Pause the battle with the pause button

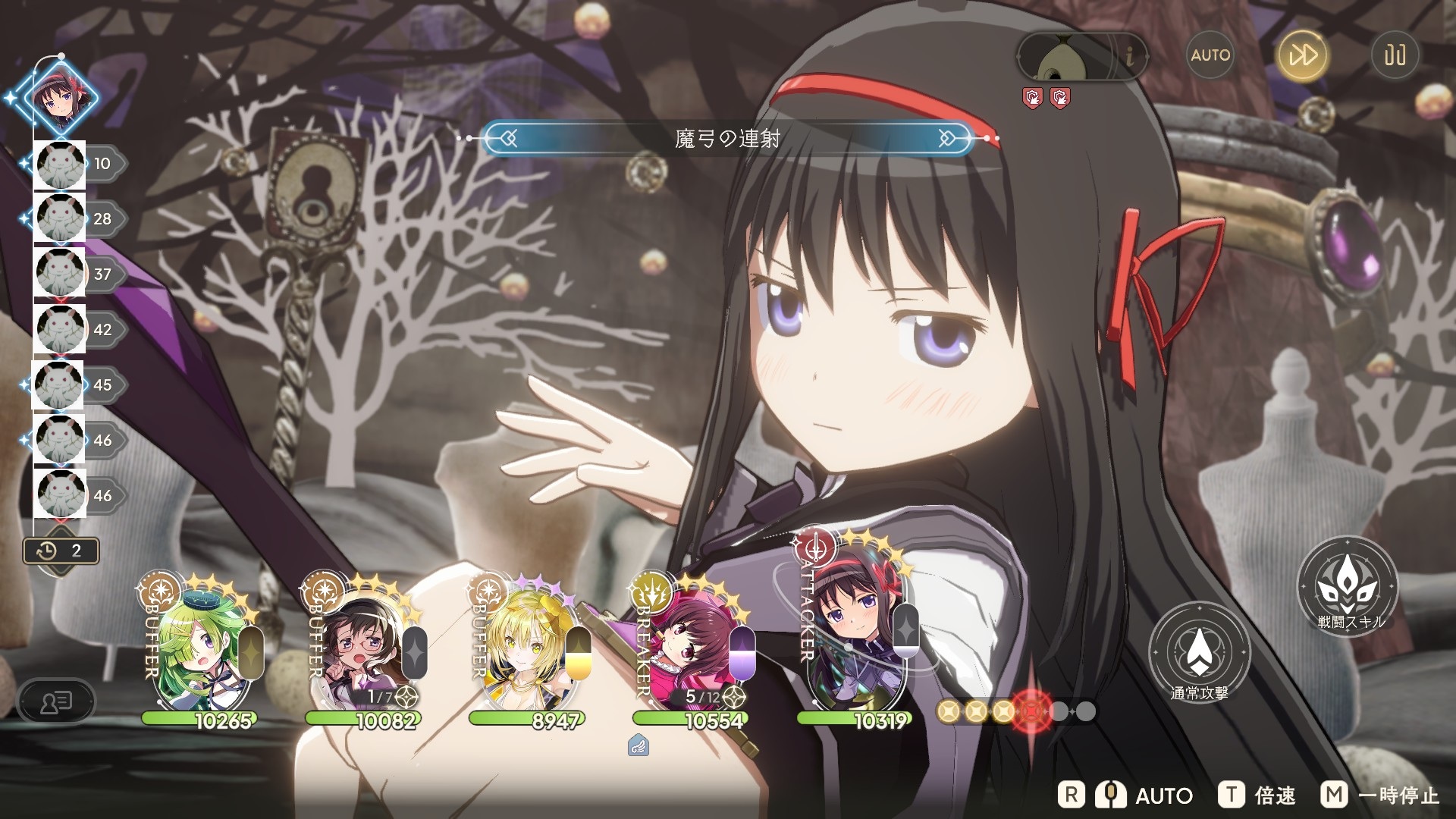[1395, 55]
